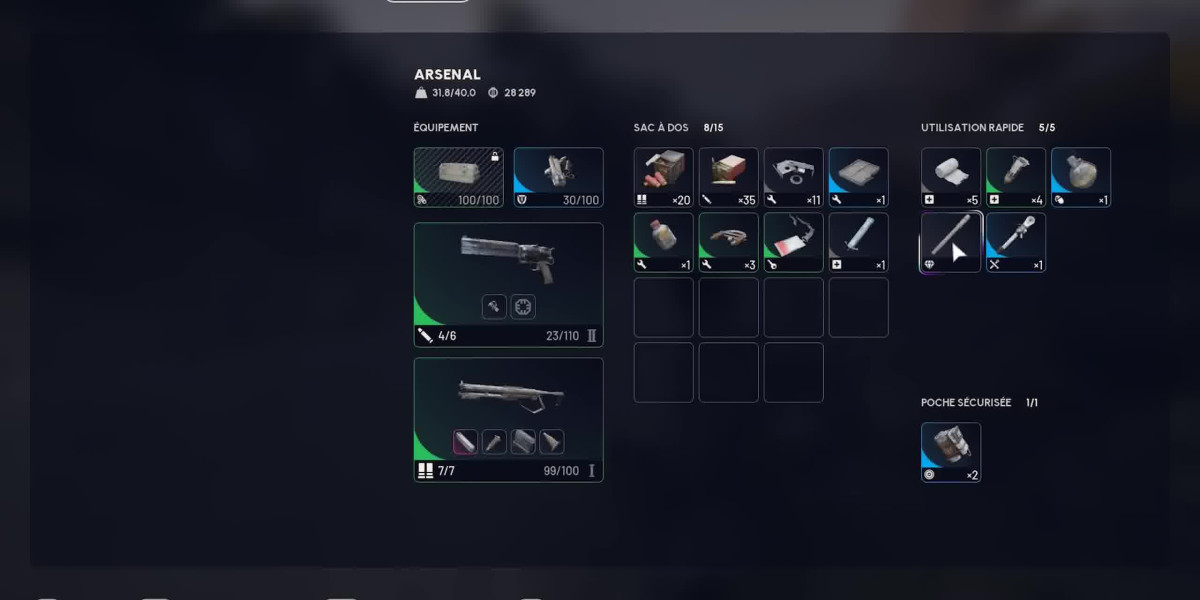Viewport: 1200px width, 600px height.
Task: Click the highlighted rod in quick use
Action: coord(950,242)
